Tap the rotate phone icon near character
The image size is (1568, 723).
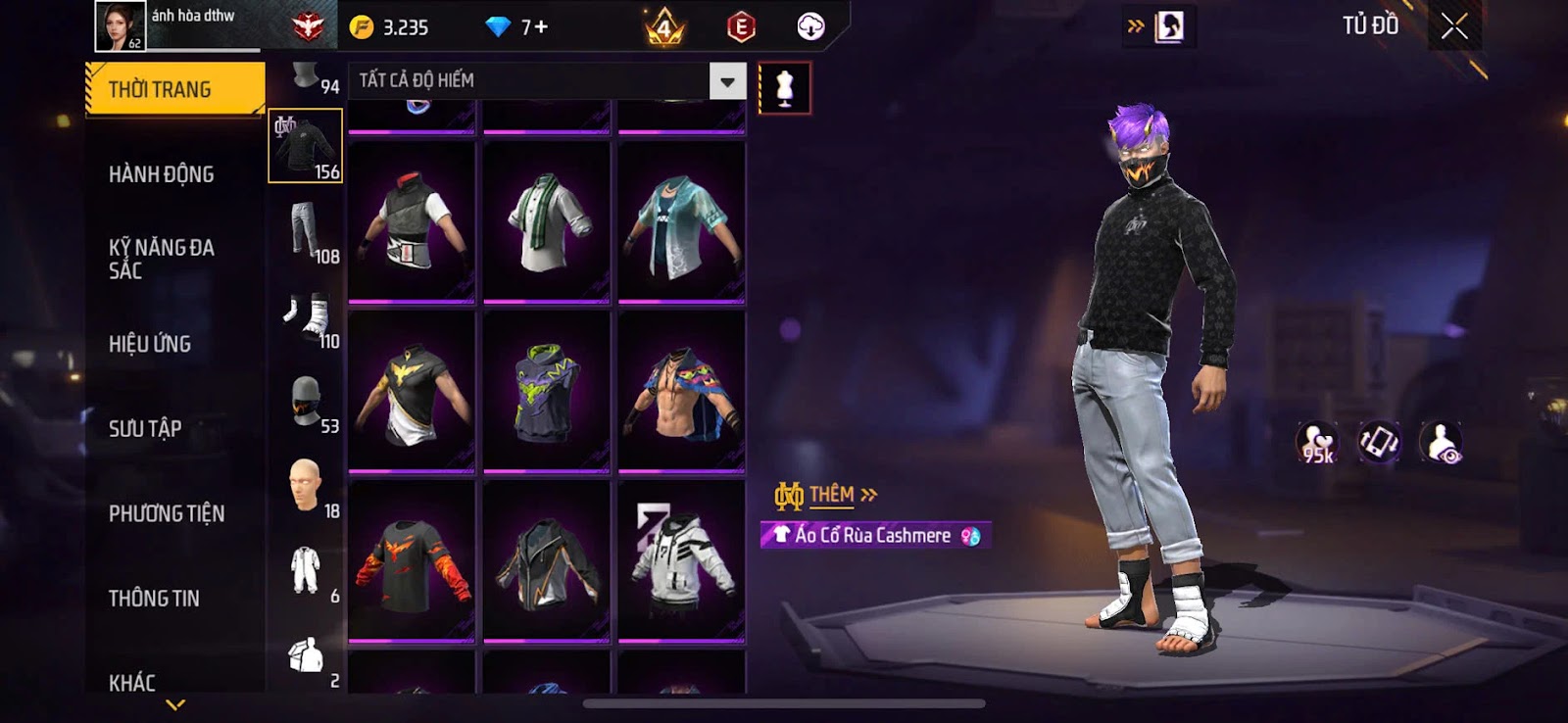(x=1379, y=443)
